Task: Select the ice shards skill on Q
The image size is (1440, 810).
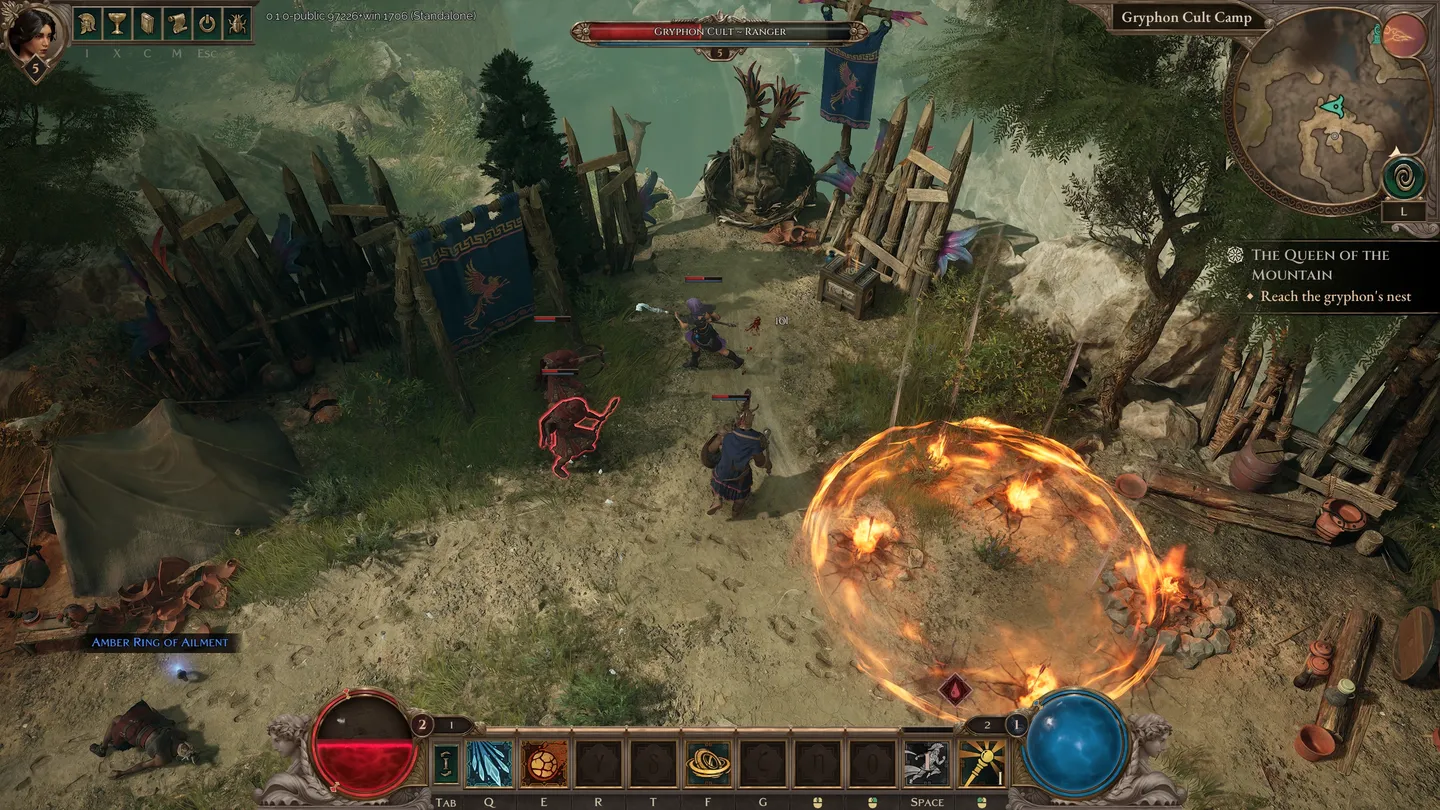Action: (x=488, y=762)
